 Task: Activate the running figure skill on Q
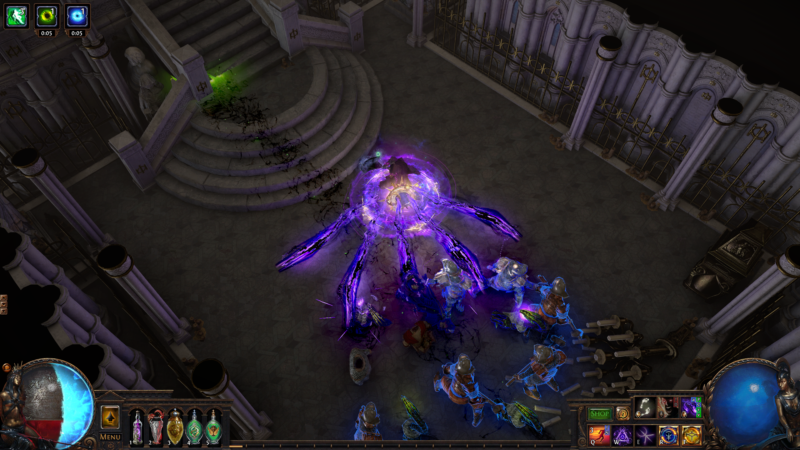tap(600, 435)
